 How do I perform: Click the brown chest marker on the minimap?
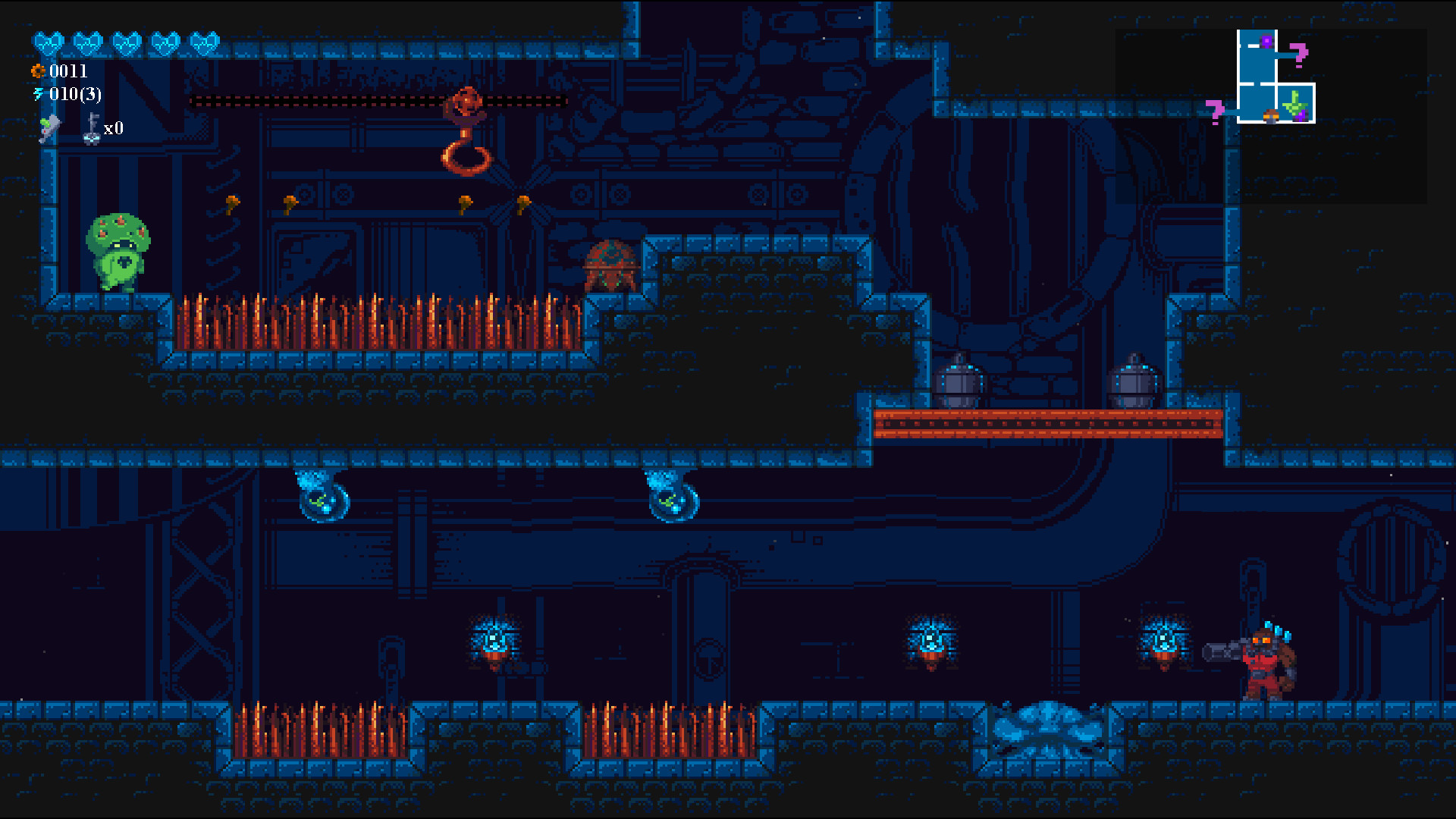[x=1271, y=115]
